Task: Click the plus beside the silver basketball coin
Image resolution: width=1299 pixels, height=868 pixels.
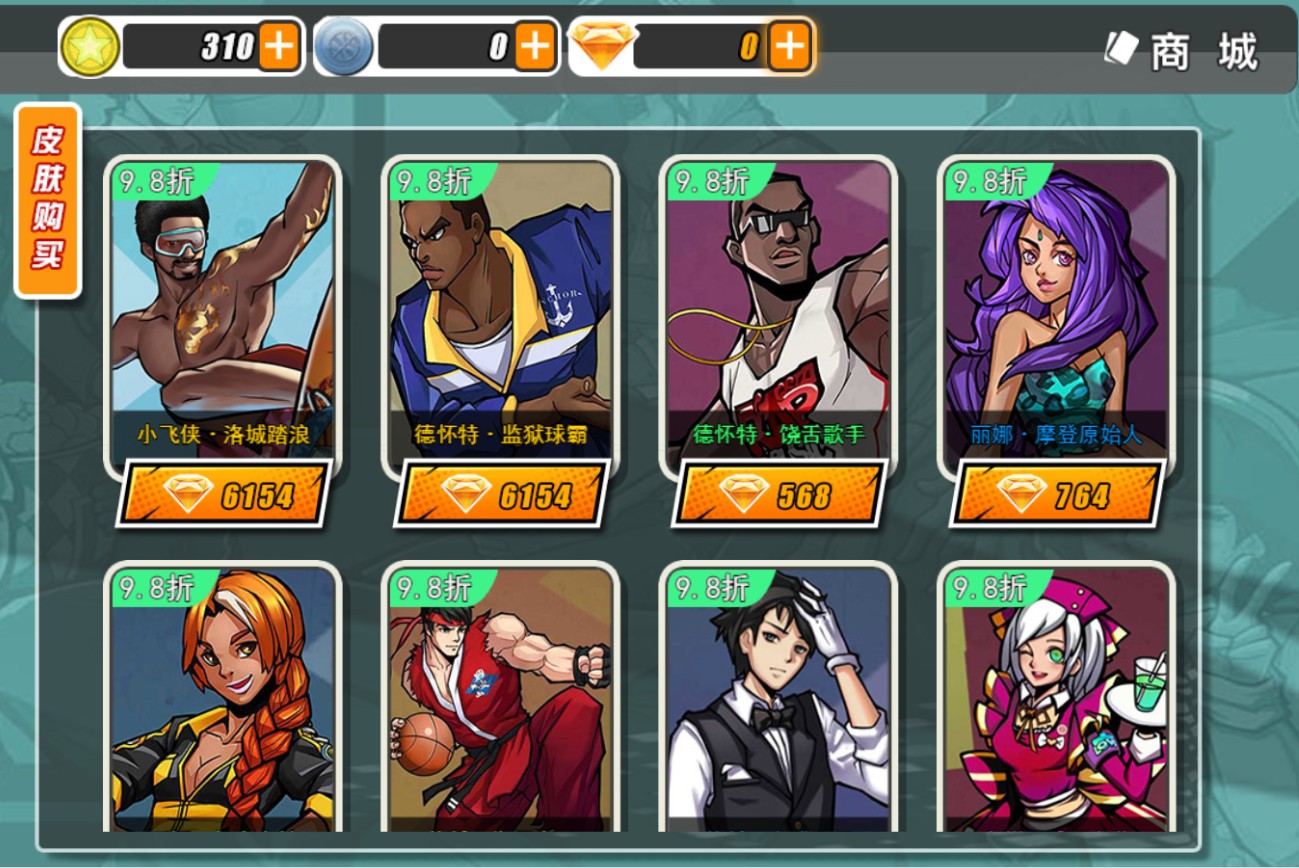Action: (535, 47)
